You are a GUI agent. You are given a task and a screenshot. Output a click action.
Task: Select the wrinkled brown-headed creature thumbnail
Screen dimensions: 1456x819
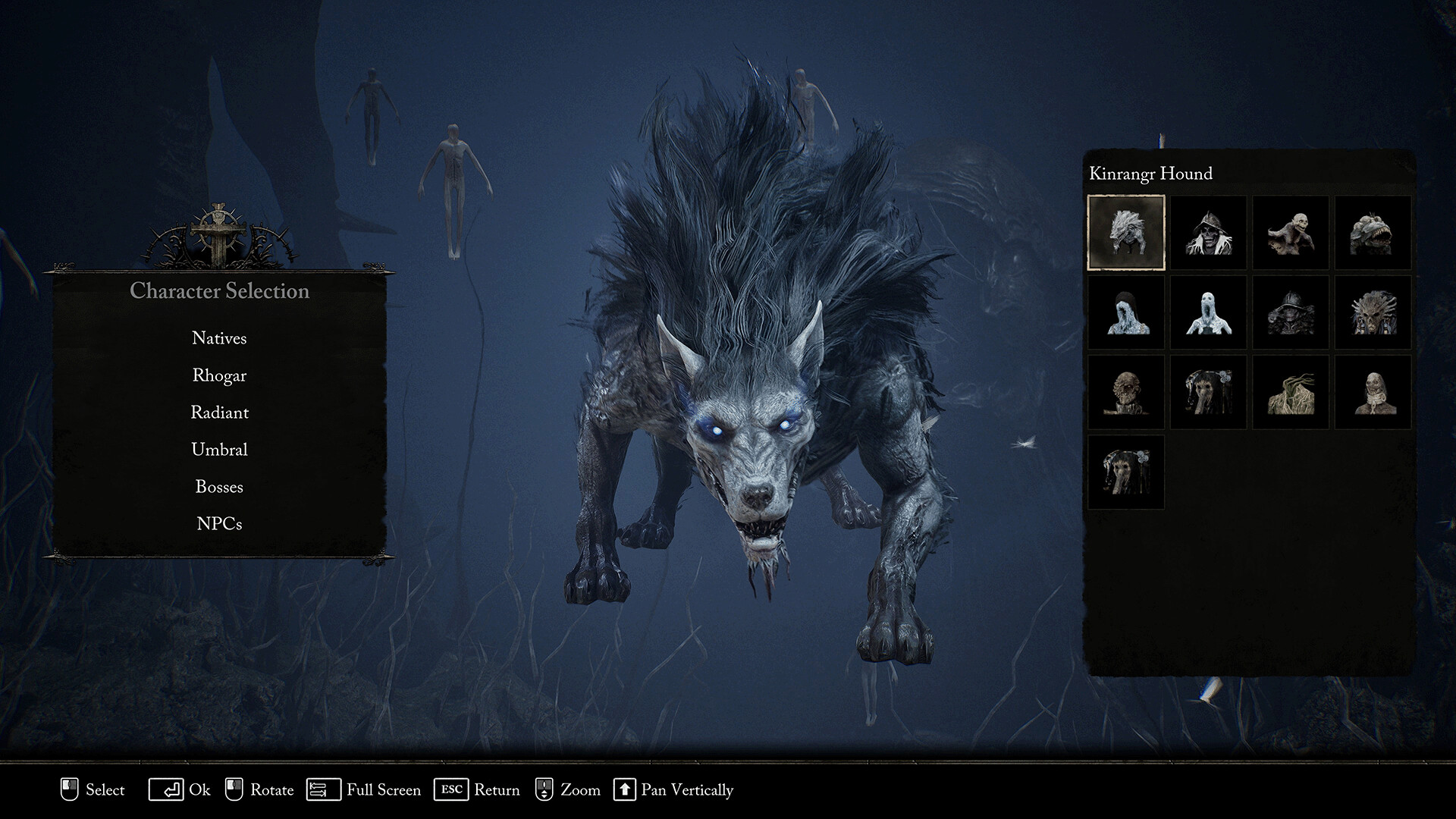1126,392
